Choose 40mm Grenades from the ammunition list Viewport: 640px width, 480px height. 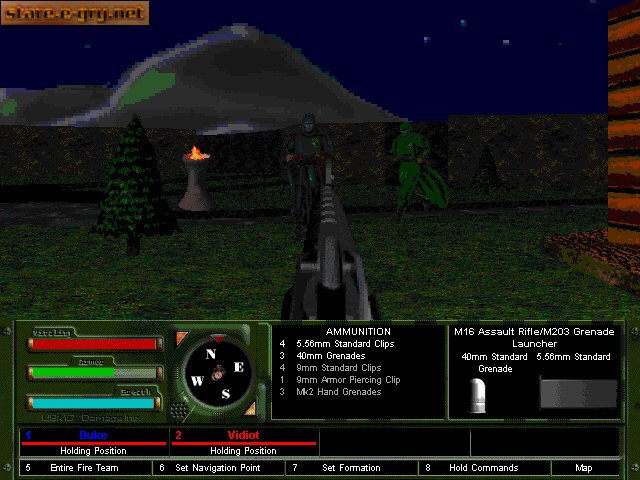point(330,356)
